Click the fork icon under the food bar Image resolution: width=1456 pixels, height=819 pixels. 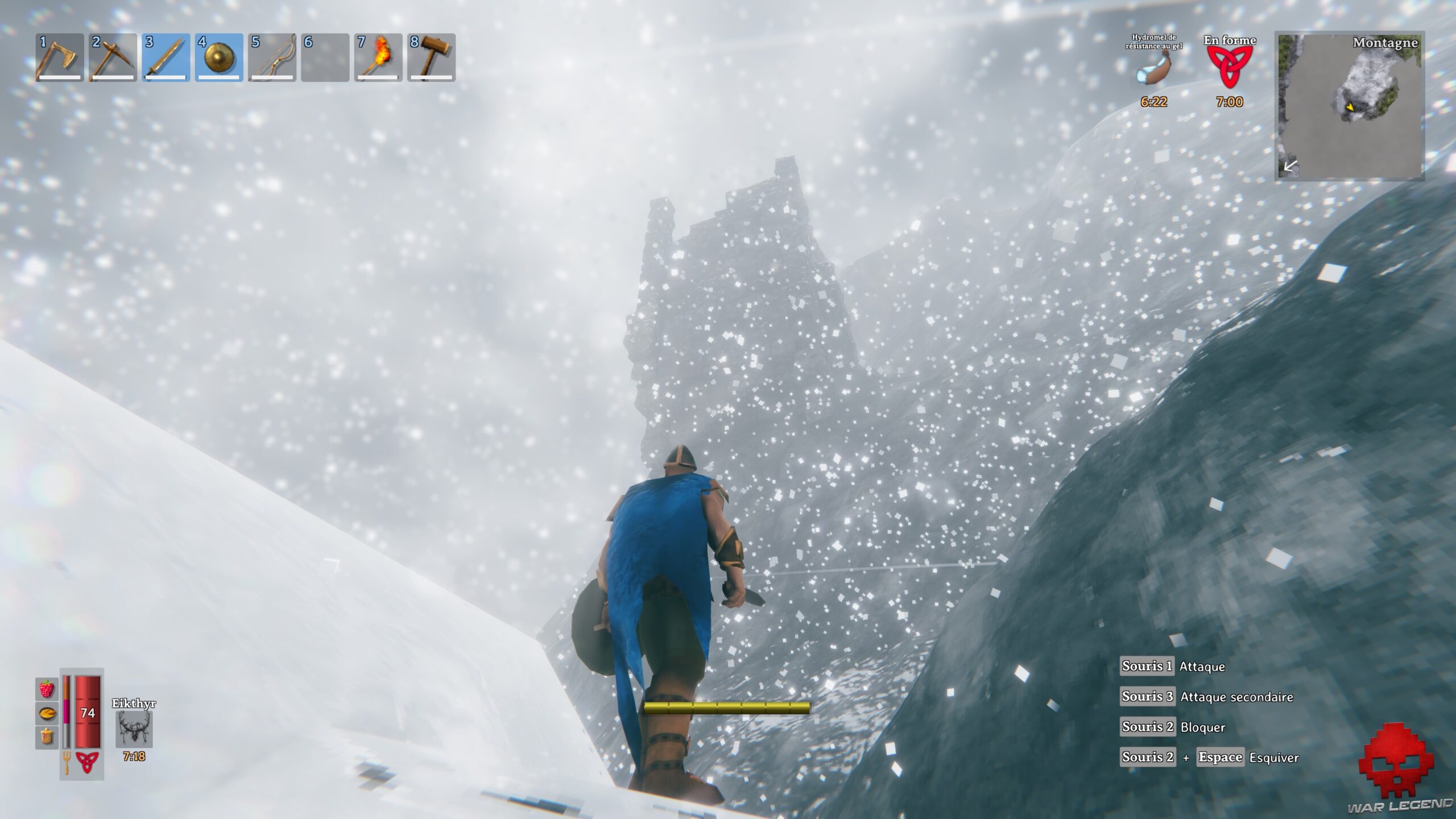[66, 763]
